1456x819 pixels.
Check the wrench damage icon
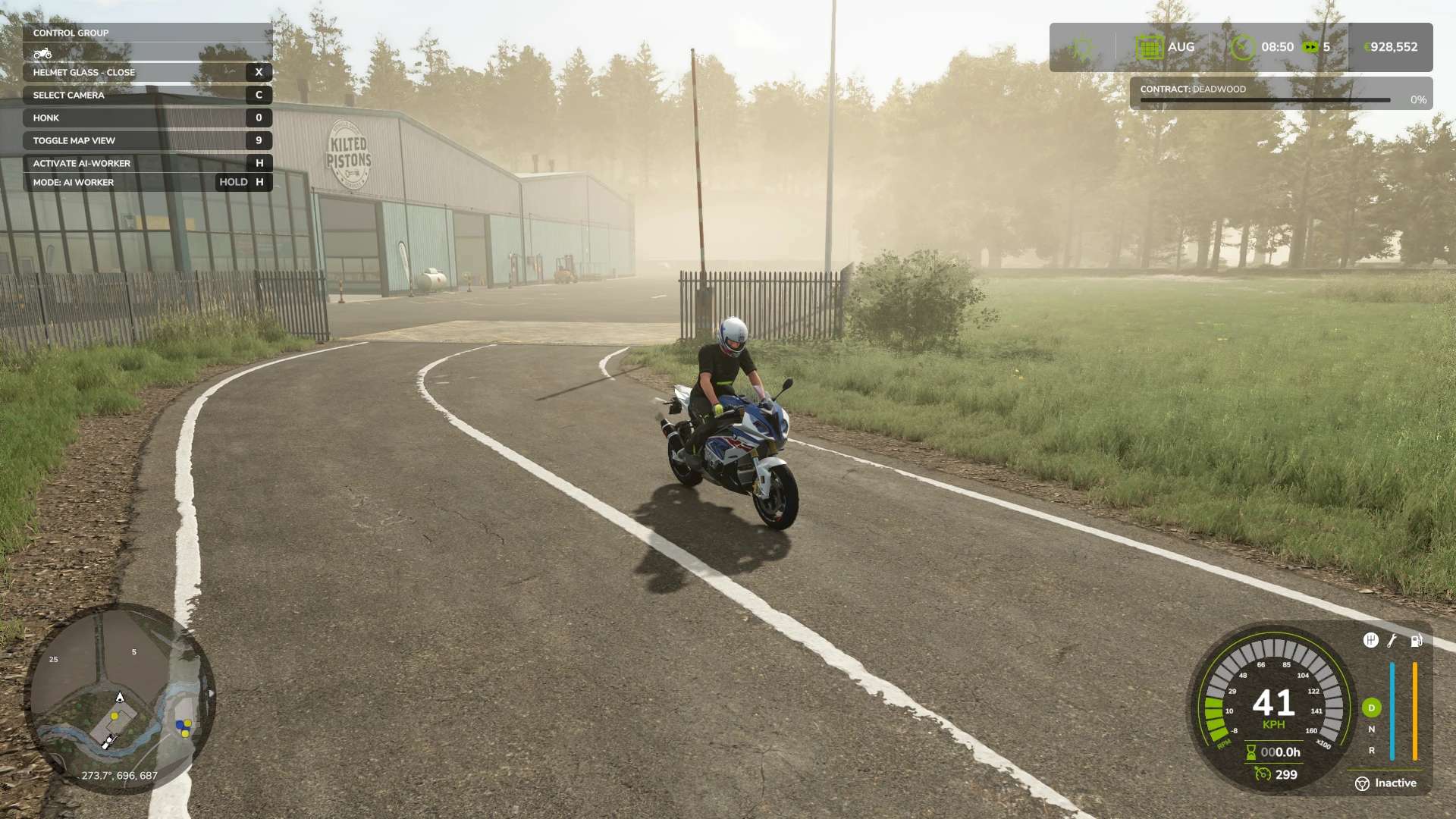(x=1392, y=641)
